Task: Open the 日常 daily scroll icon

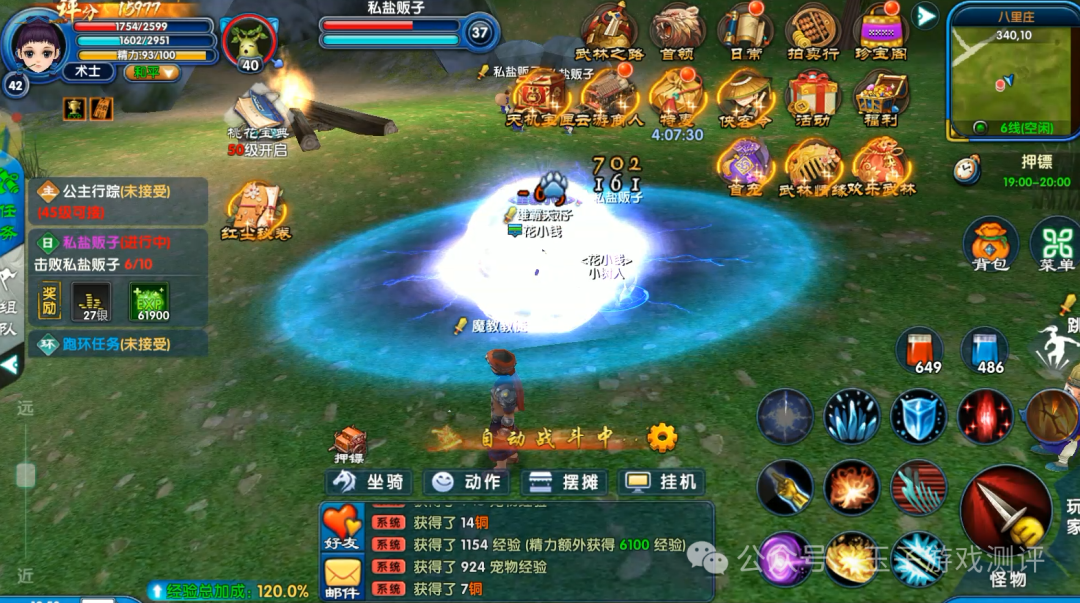Action: point(744,32)
